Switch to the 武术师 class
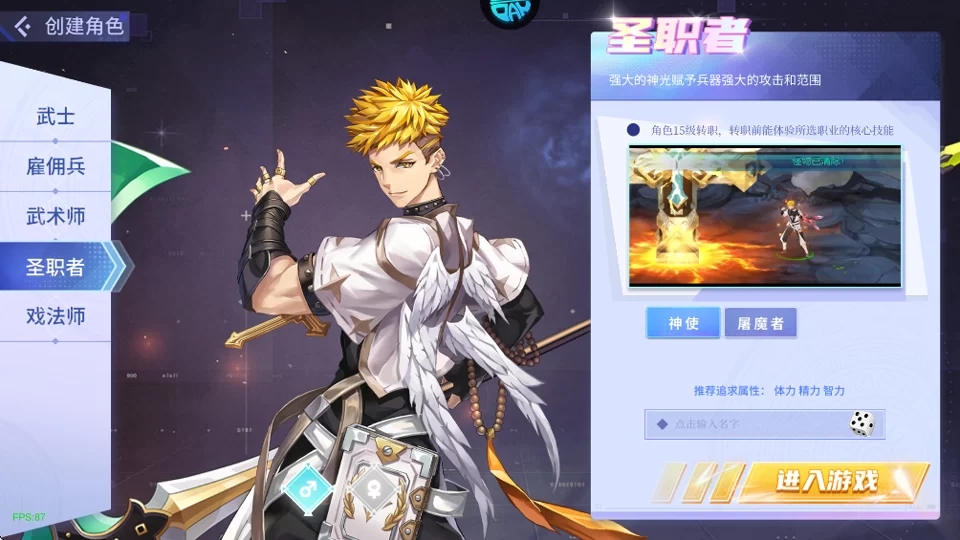Screen dimensions: 960x540 pyautogui.click(x=55, y=216)
